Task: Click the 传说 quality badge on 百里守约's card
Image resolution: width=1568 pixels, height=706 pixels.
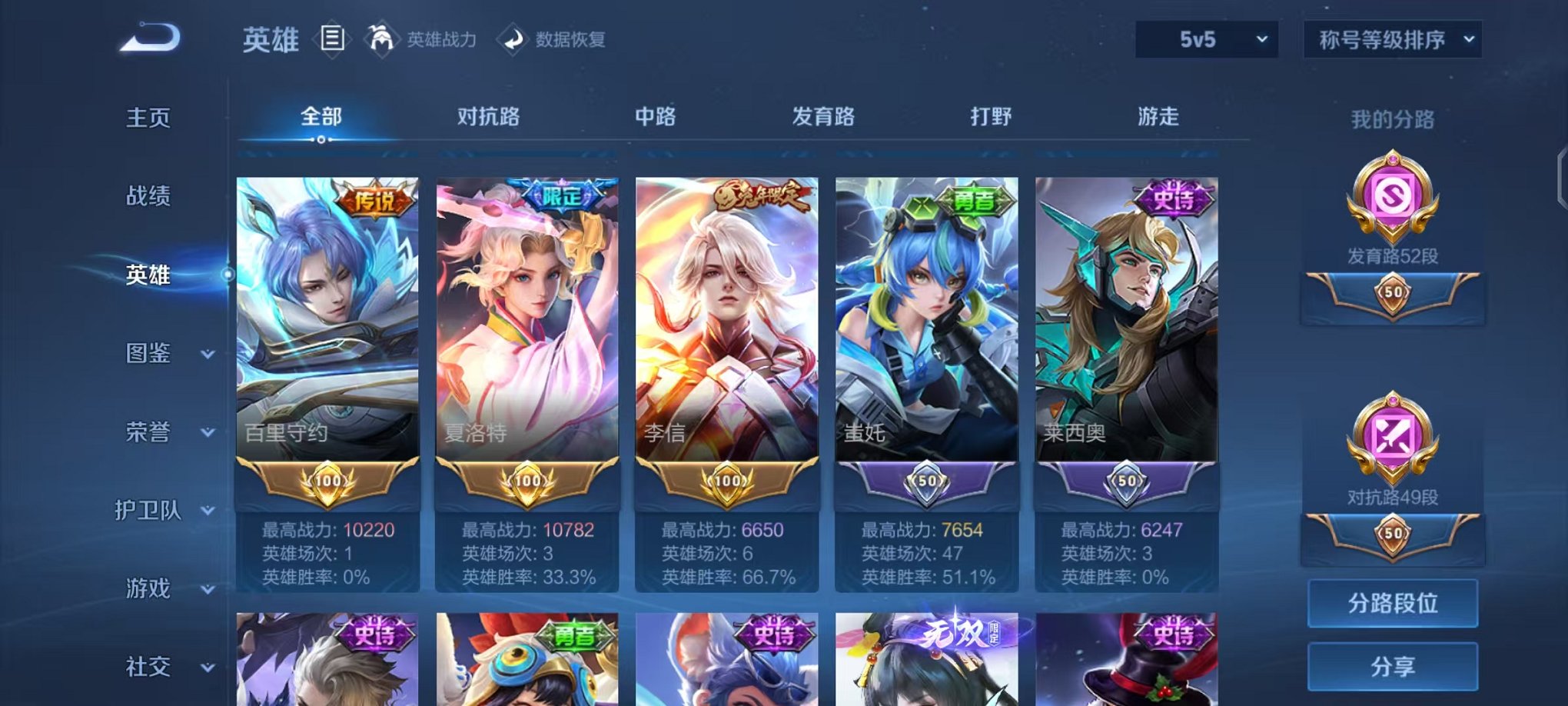Action: coord(374,198)
